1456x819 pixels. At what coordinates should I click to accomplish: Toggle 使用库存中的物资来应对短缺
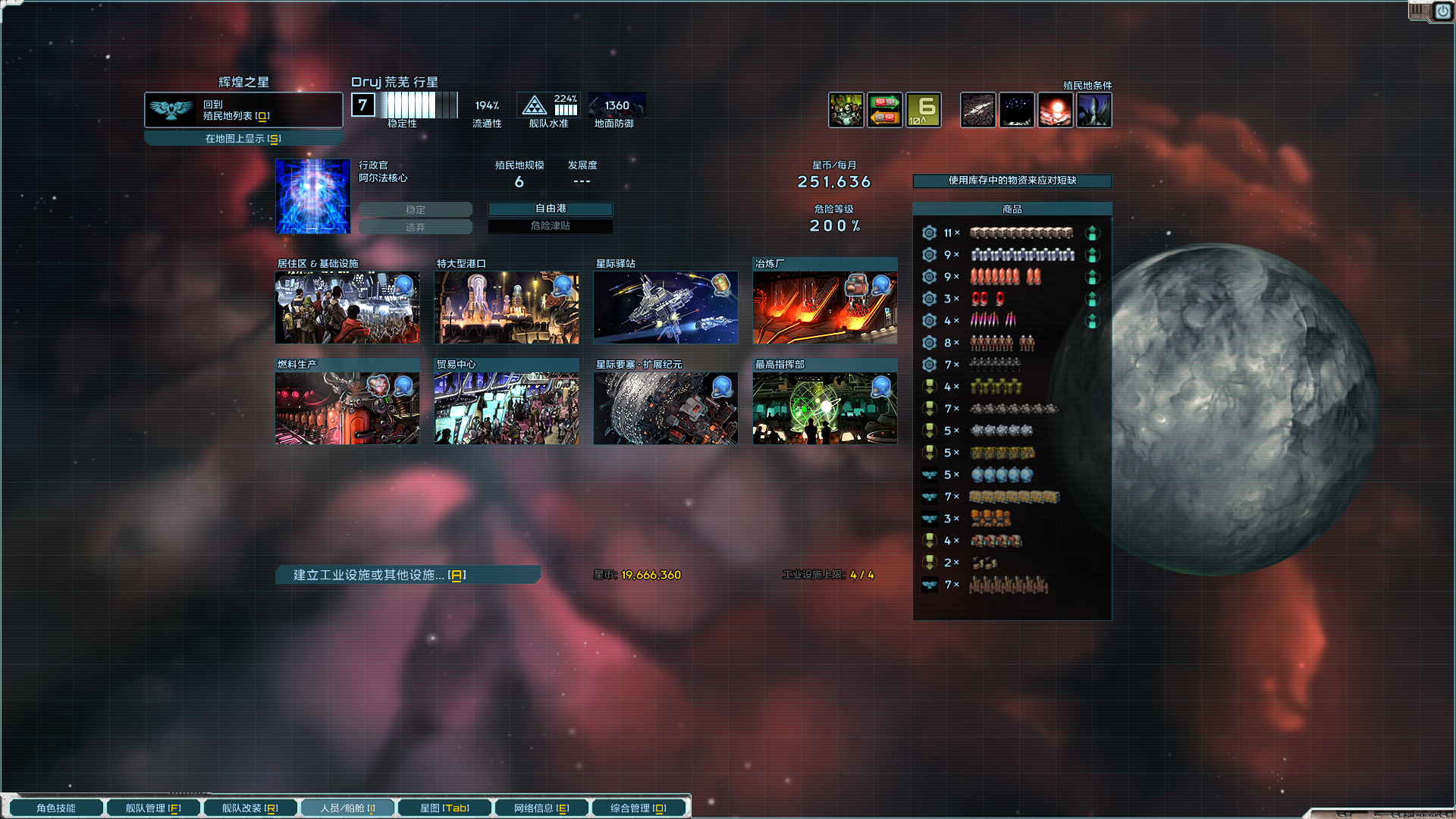[1012, 181]
